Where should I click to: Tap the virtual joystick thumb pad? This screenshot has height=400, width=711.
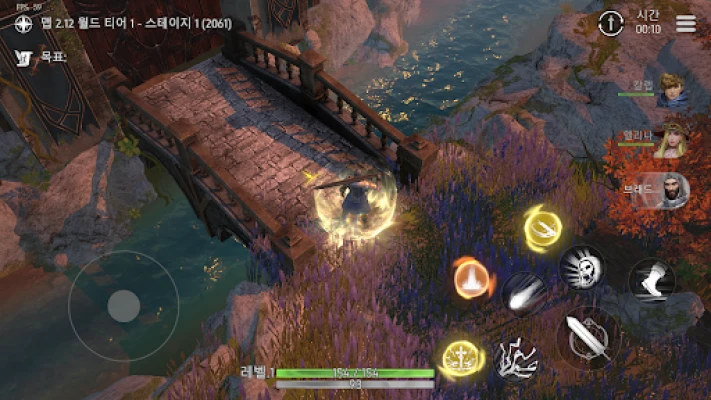tap(123, 305)
